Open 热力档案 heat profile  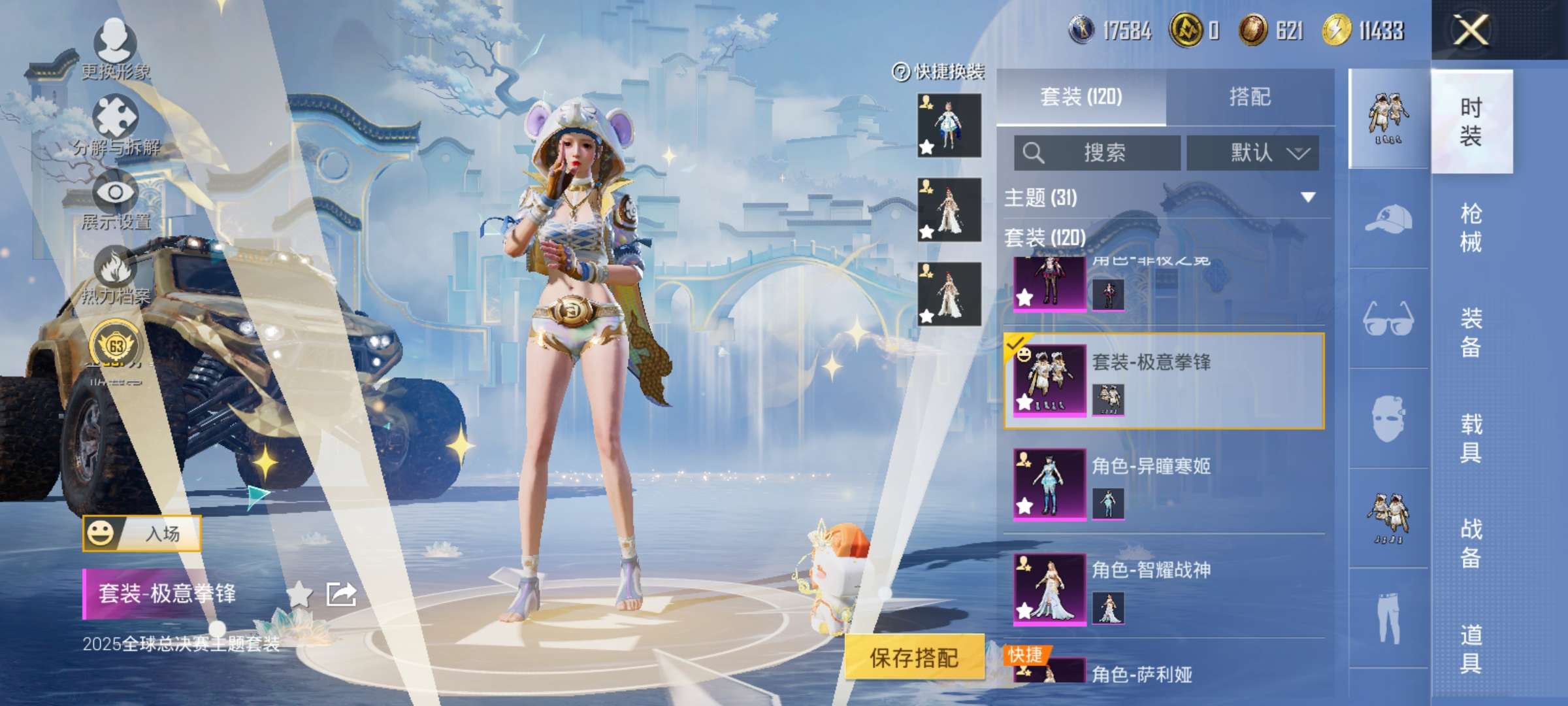(x=116, y=275)
